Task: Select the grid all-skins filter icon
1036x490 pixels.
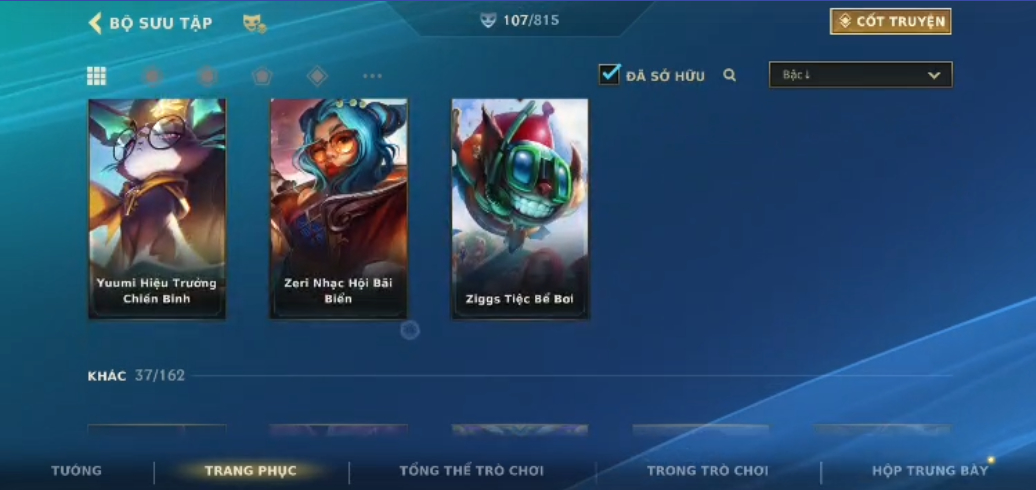Action: click(97, 76)
